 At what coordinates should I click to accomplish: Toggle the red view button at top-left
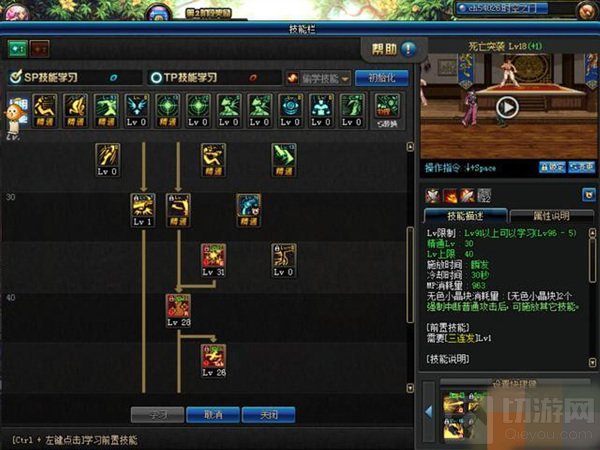click(40, 48)
